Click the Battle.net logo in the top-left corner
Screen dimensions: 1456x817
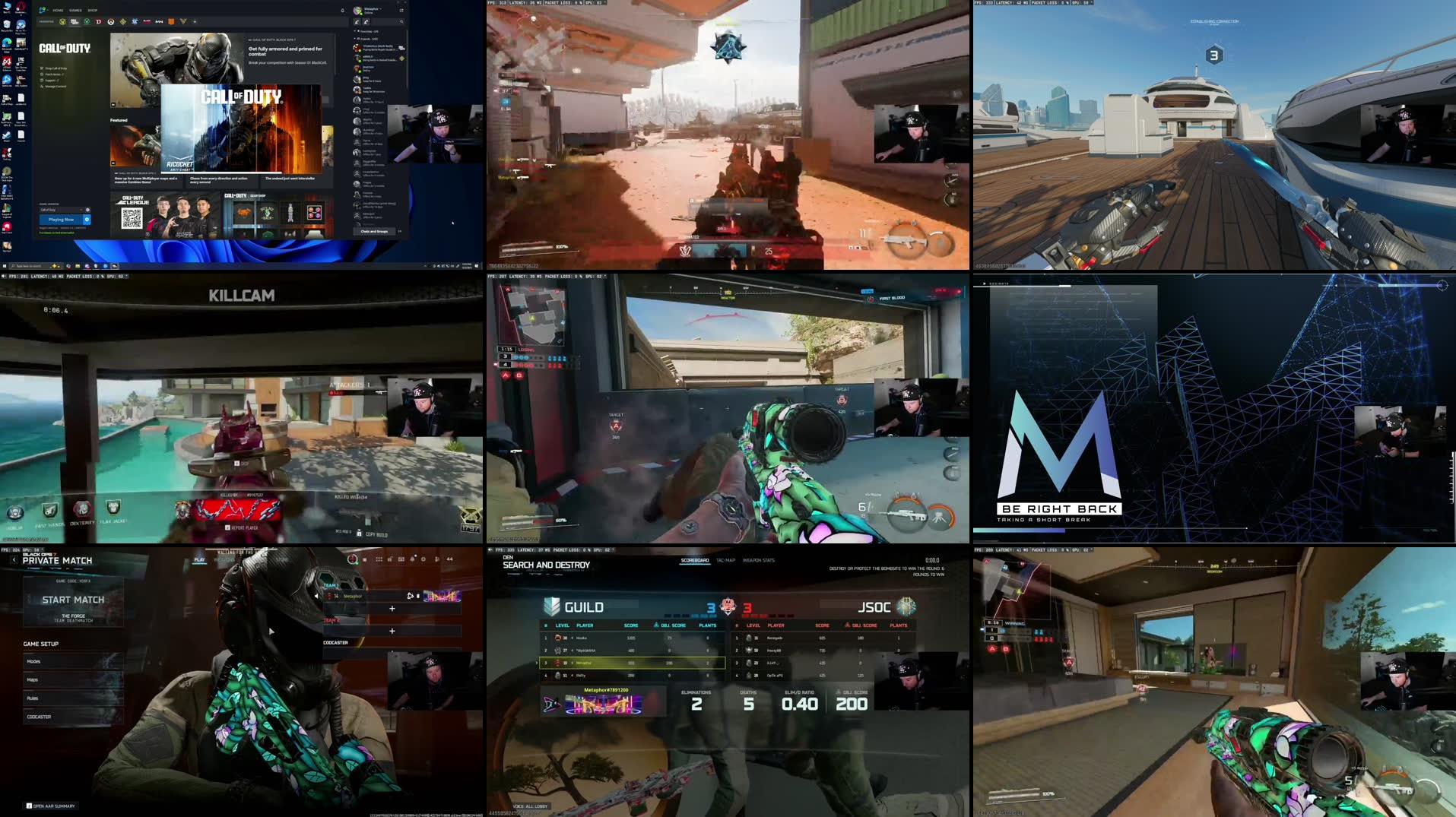tap(43, 10)
